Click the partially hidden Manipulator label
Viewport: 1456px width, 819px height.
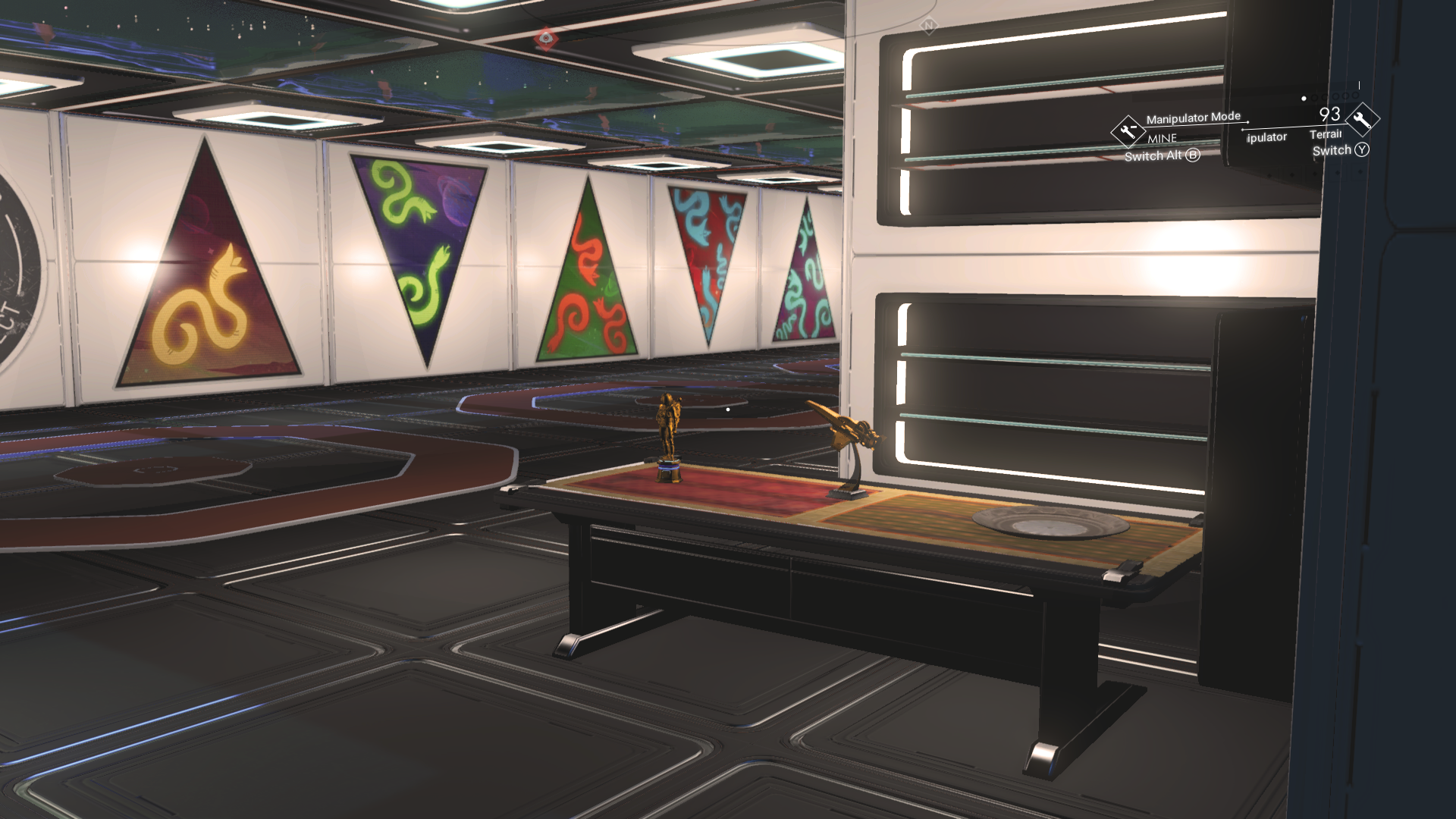(x=1265, y=137)
